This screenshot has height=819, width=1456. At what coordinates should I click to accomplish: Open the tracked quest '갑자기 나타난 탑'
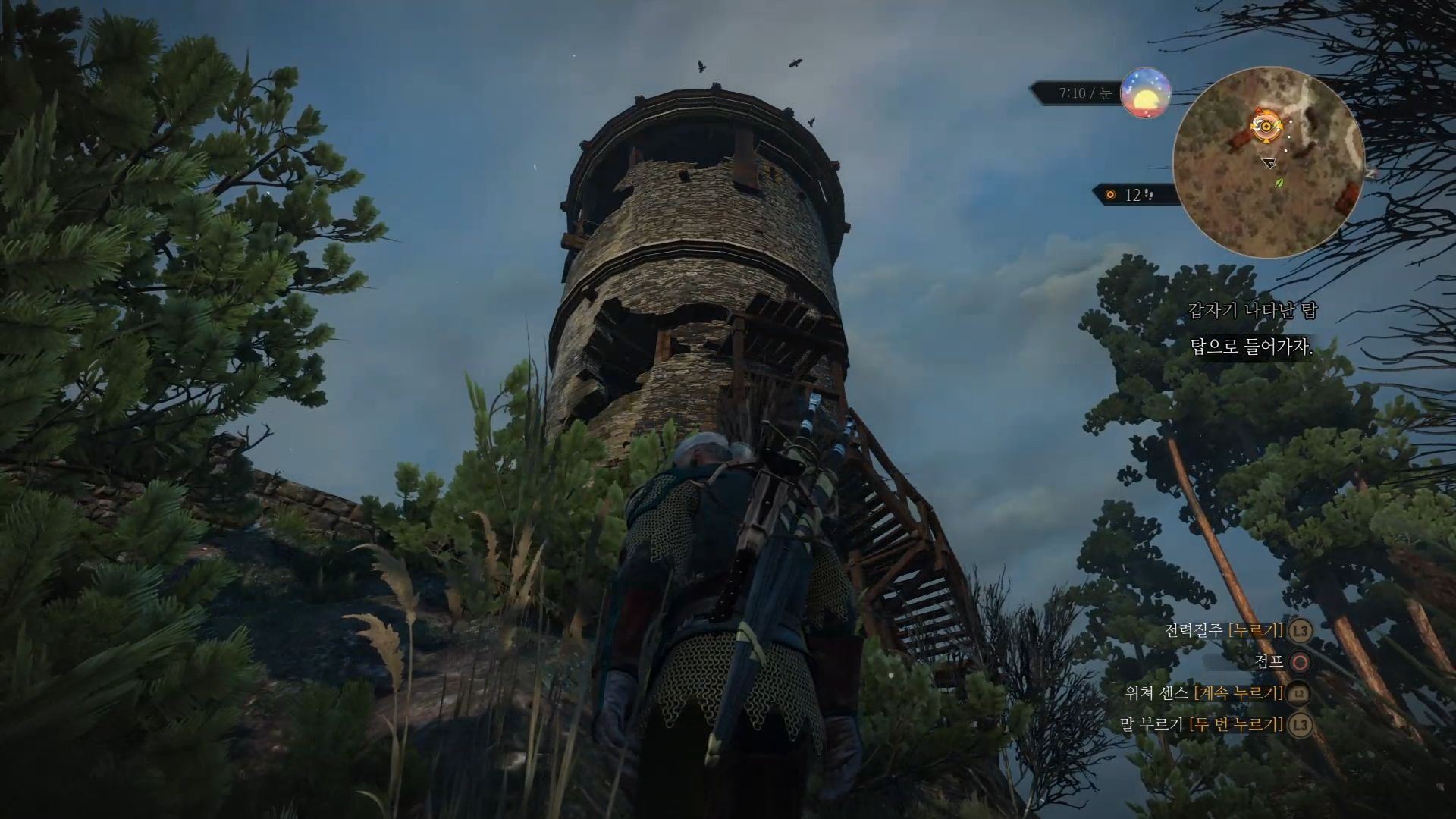(1253, 310)
